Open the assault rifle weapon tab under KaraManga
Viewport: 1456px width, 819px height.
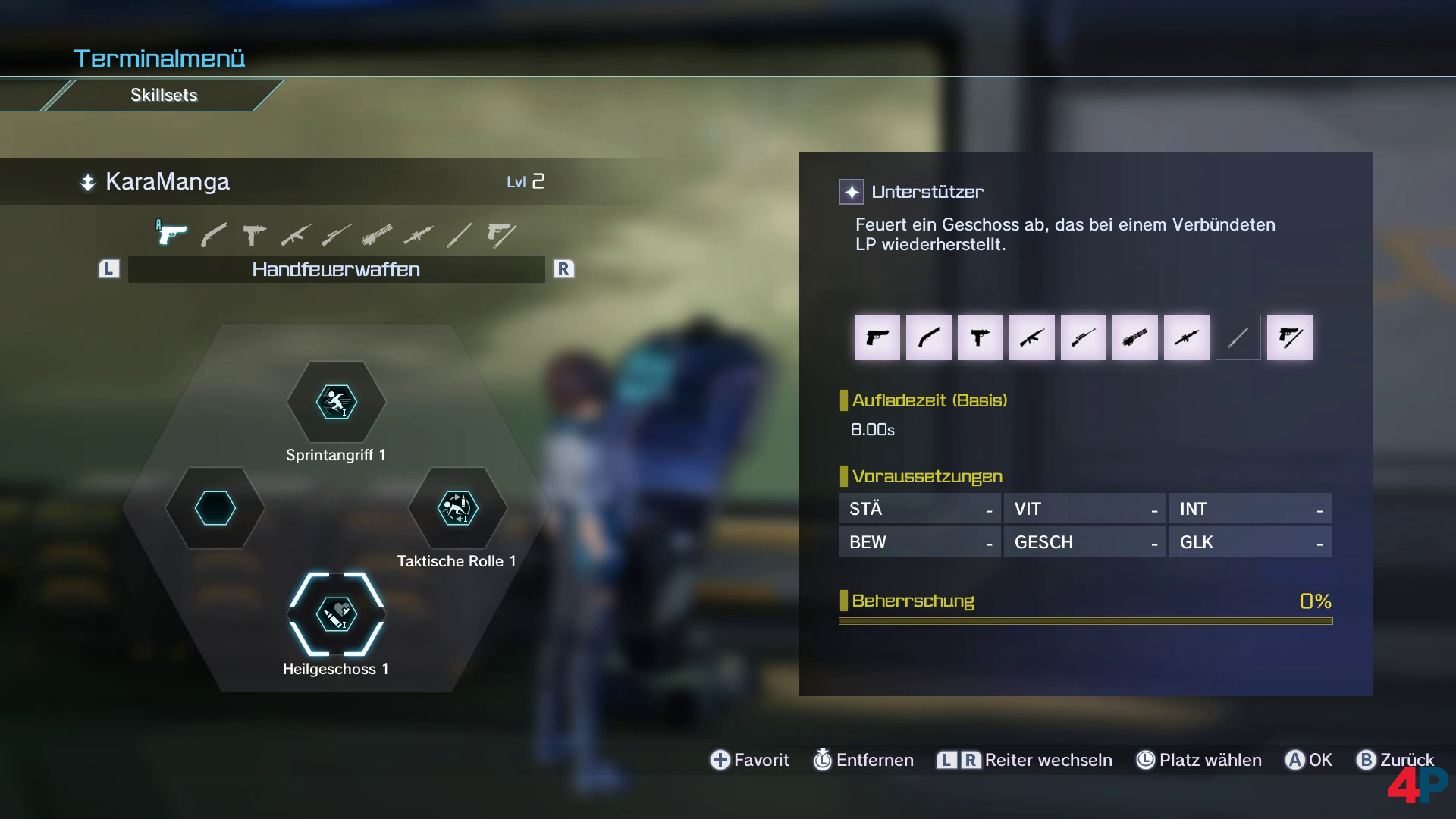pos(295,235)
